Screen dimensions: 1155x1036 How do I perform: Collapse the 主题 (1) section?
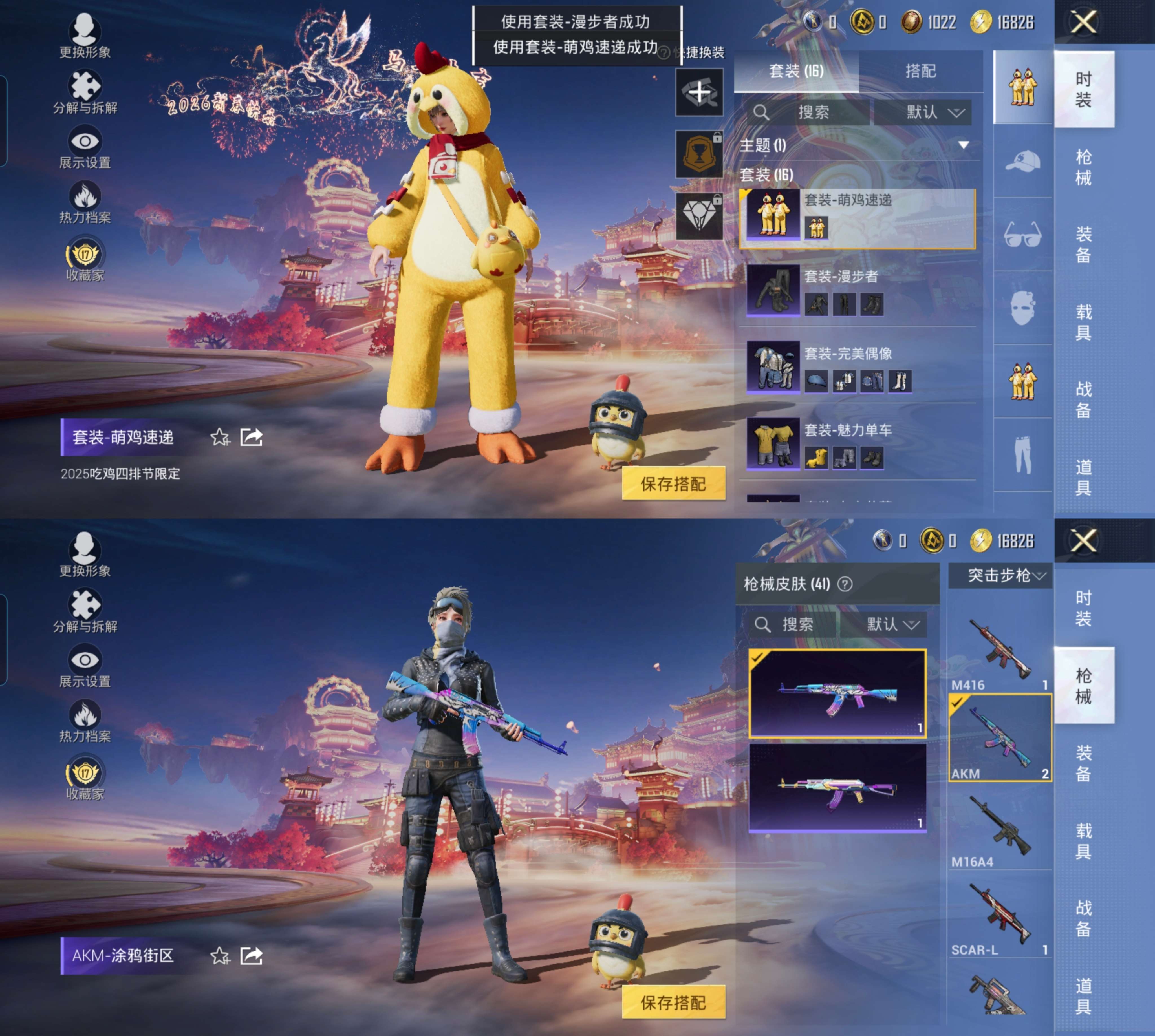coord(963,144)
